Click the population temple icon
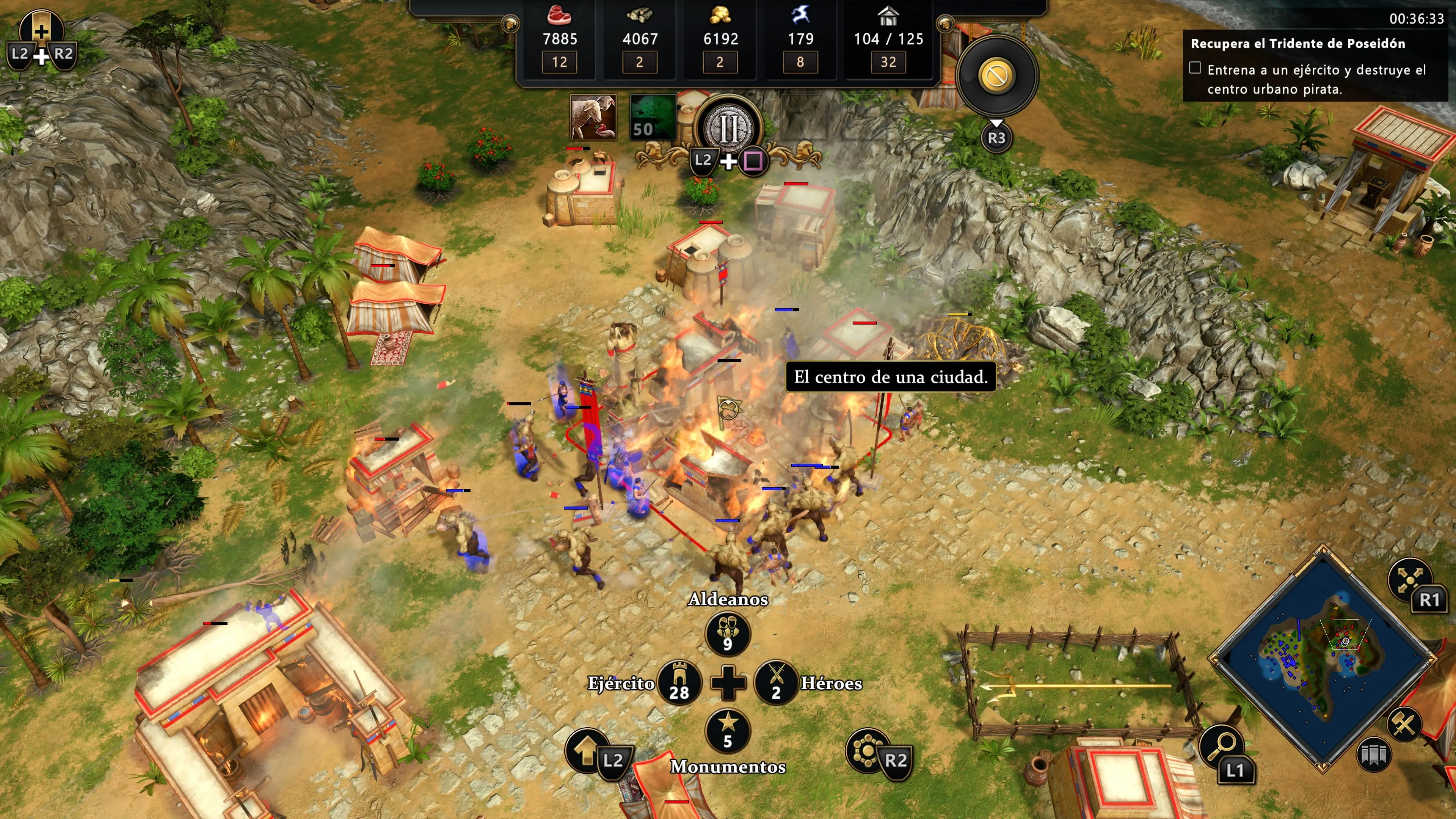This screenshot has height=819, width=1456. point(888,16)
